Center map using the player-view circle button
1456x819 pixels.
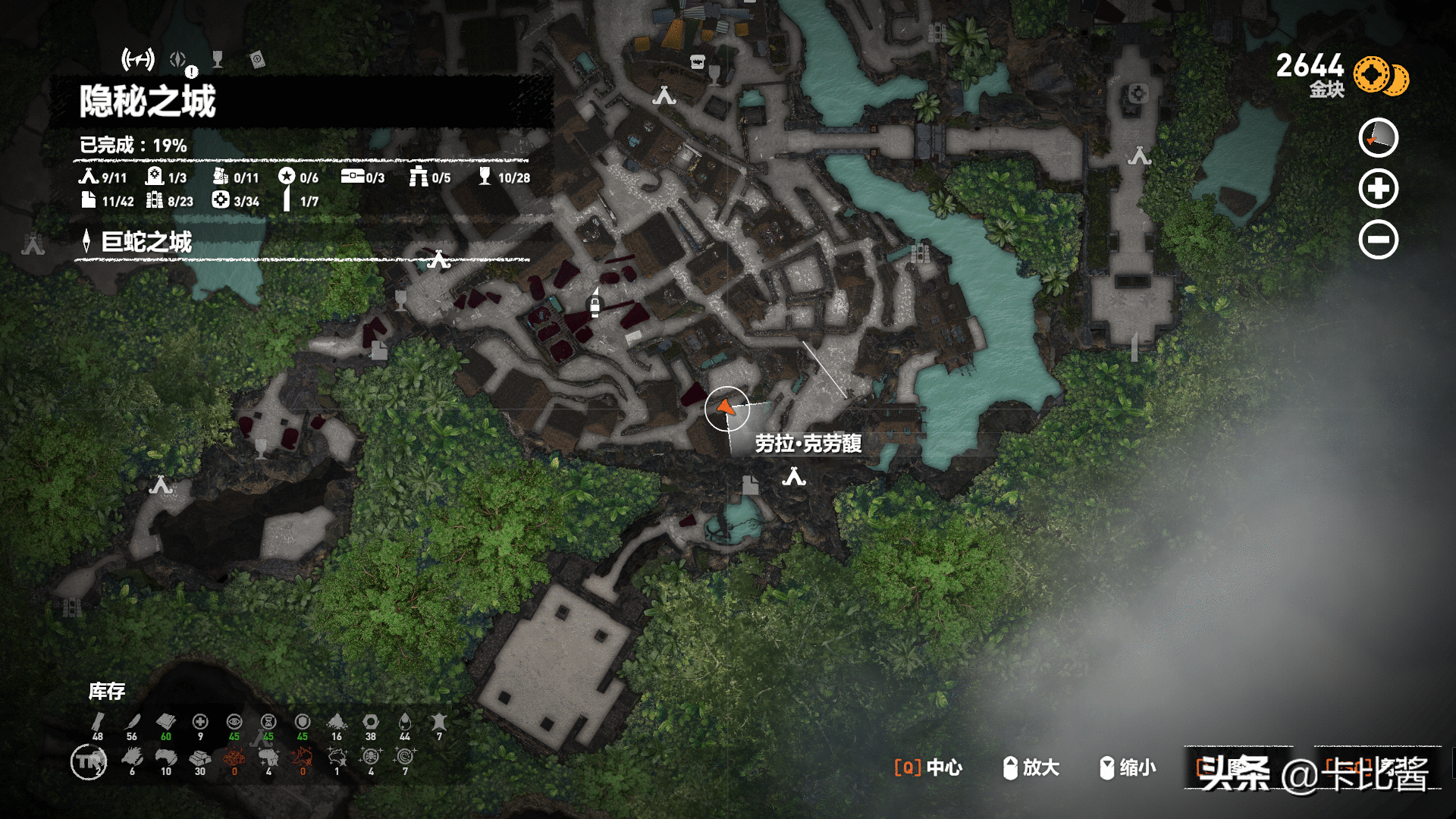1378,138
